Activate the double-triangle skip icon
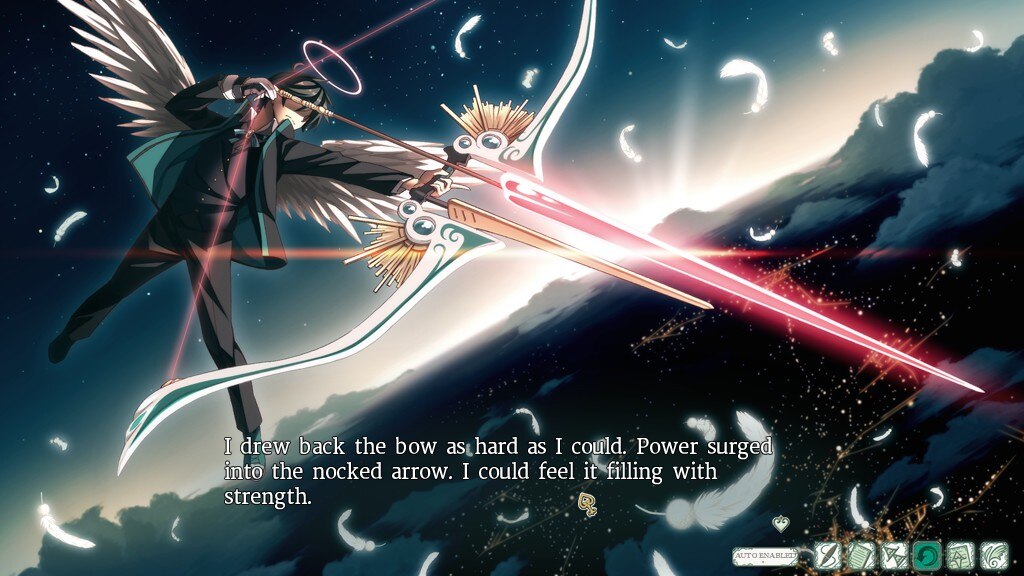1024x576 pixels. point(894,554)
